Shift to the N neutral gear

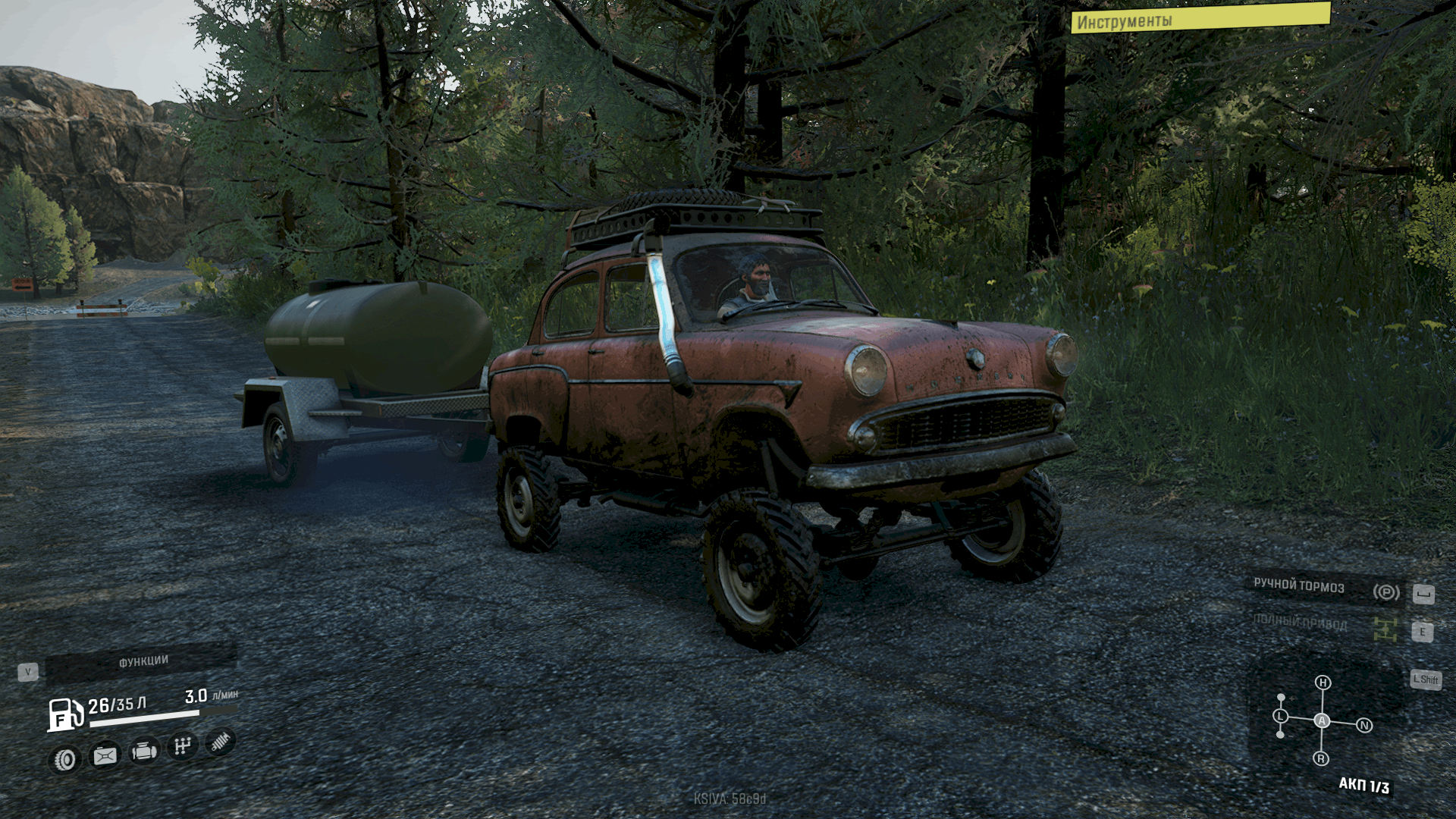click(1364, 726)
